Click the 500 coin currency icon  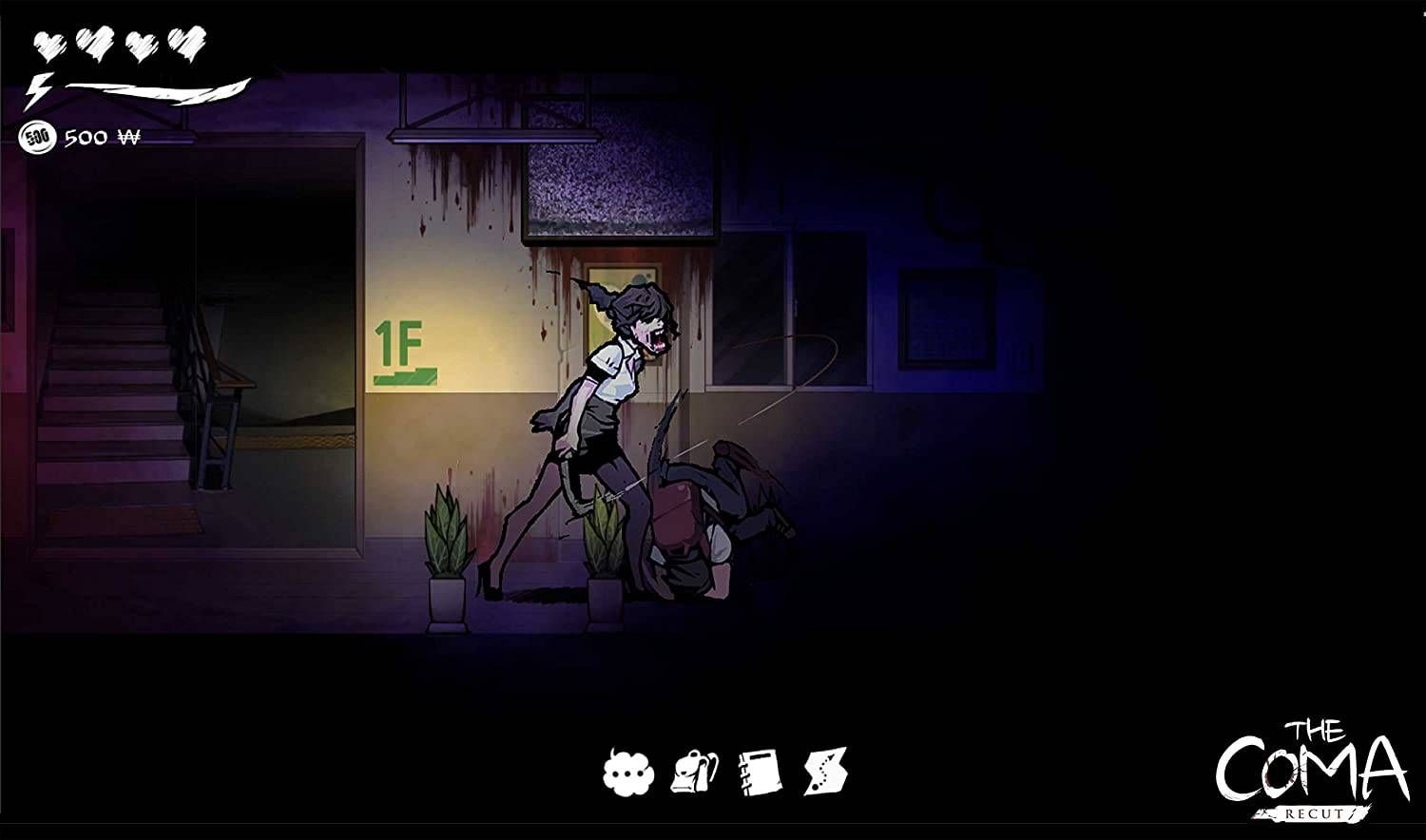[38, 136]
